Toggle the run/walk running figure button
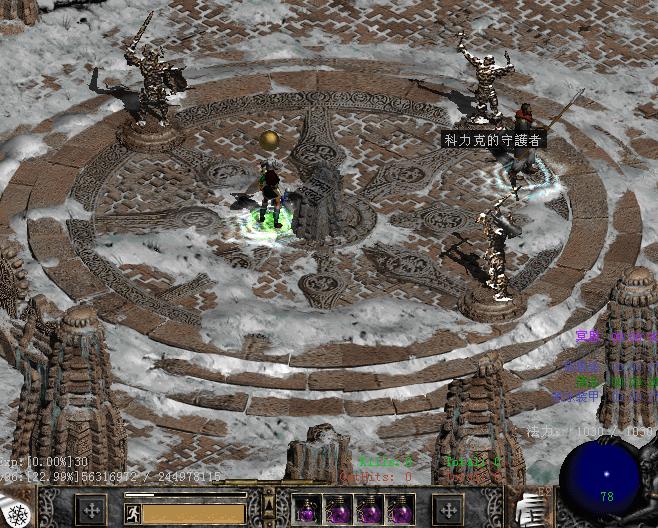658x528 pixels. tap(133, 513)
